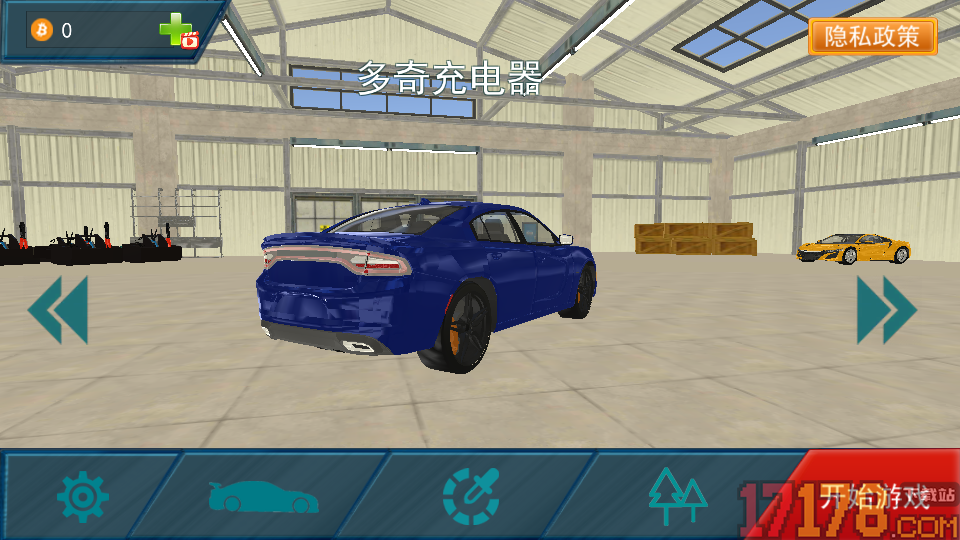This screenshot has width=960, height=540.
Task: Choose the map via the trees icon
Action: [677, 496]
